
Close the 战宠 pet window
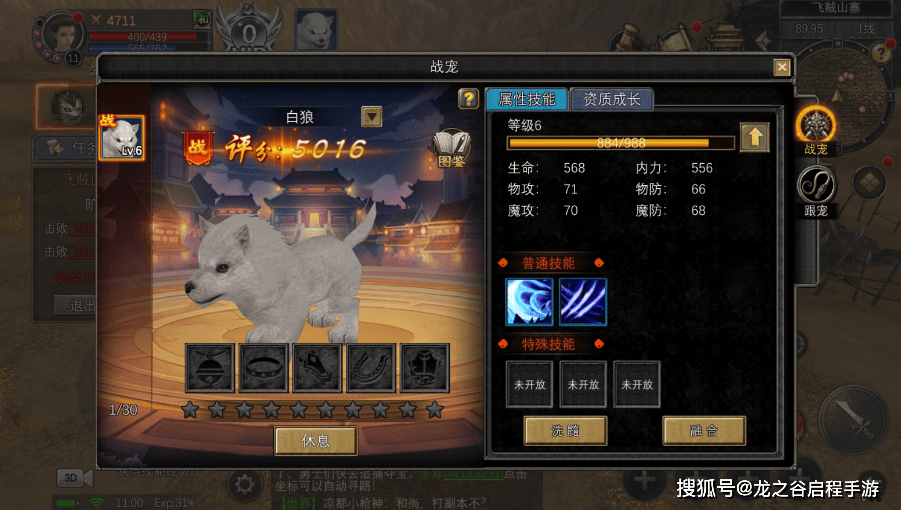[781, 67]
